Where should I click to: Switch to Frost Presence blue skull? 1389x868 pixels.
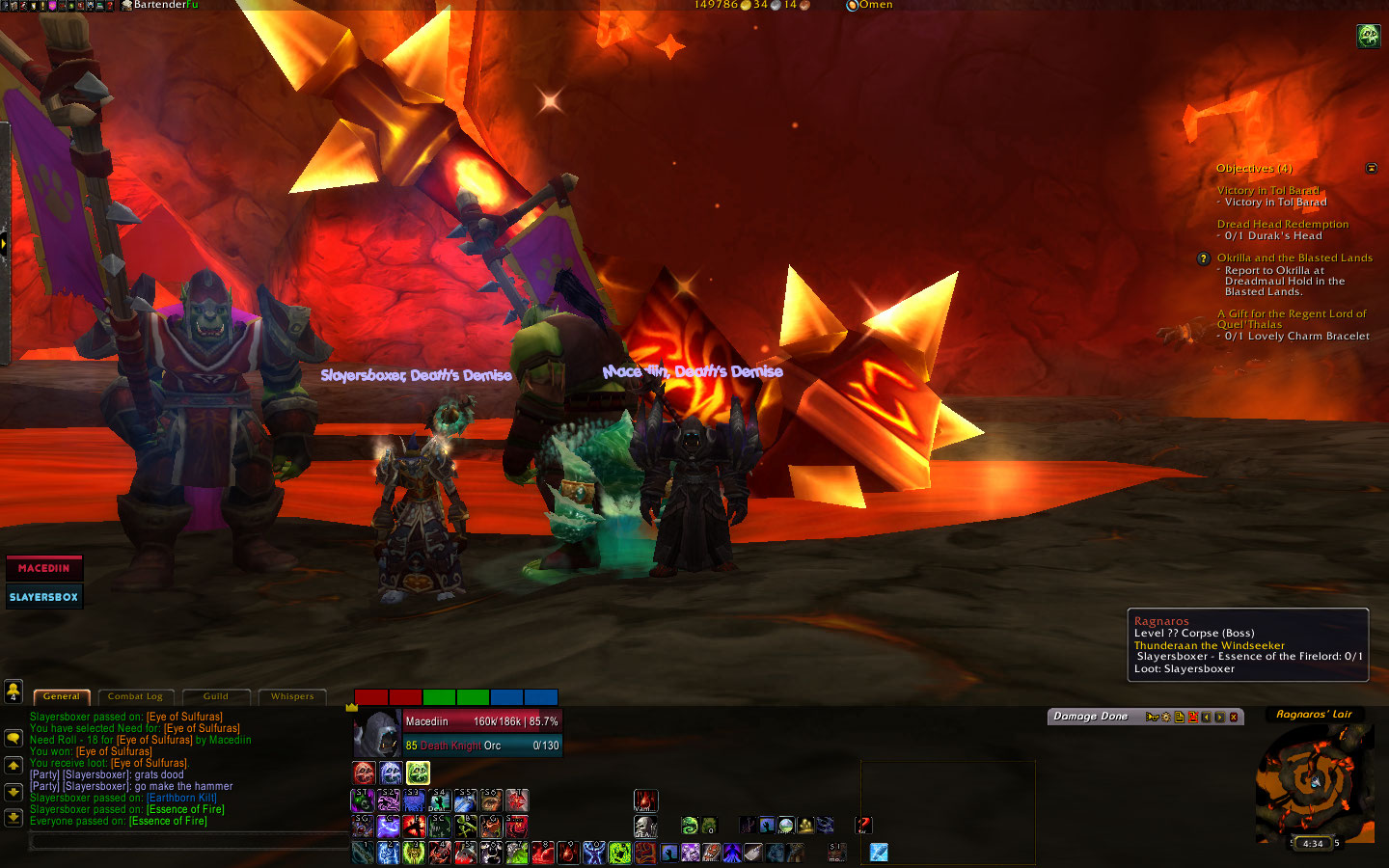click(391, 773)
